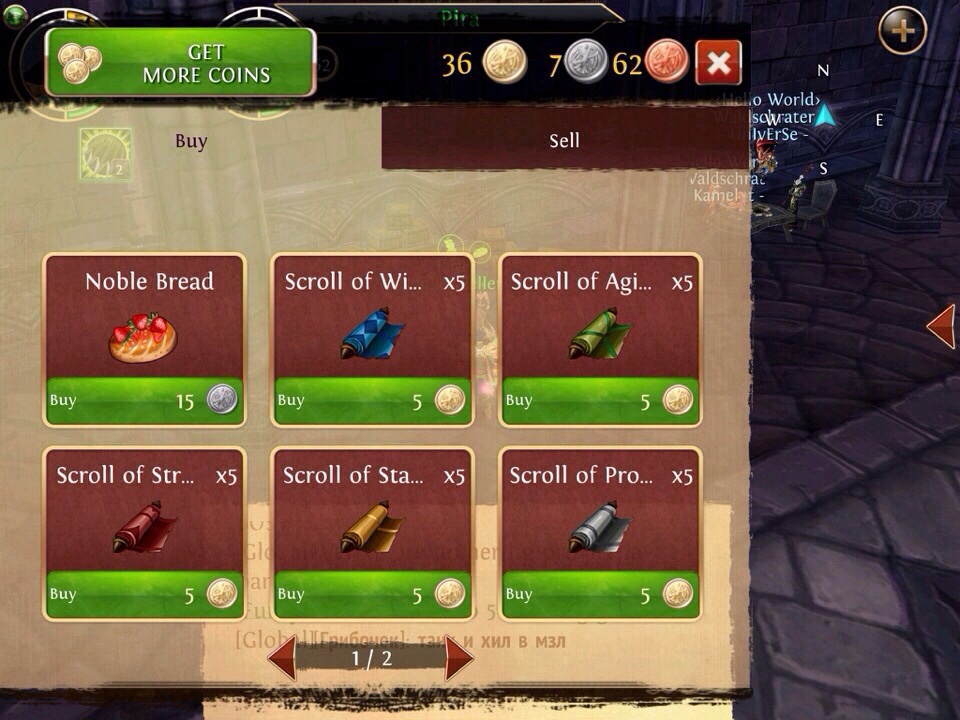This screenshot has height=720, width=960.
Task: Buy the green Scroll of Agi... pack
Action: tap(600, 401)
